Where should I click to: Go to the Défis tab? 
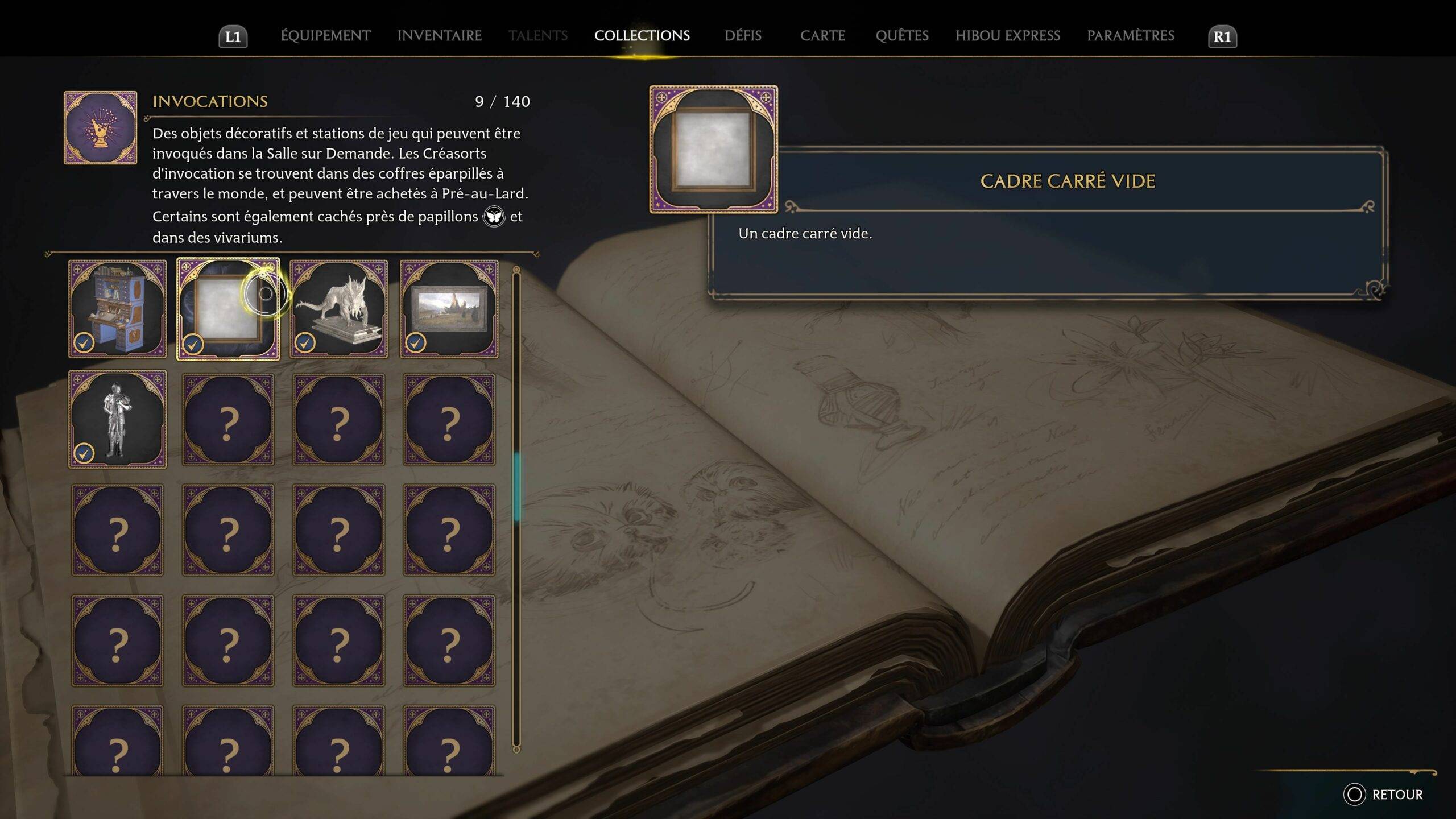743,36
